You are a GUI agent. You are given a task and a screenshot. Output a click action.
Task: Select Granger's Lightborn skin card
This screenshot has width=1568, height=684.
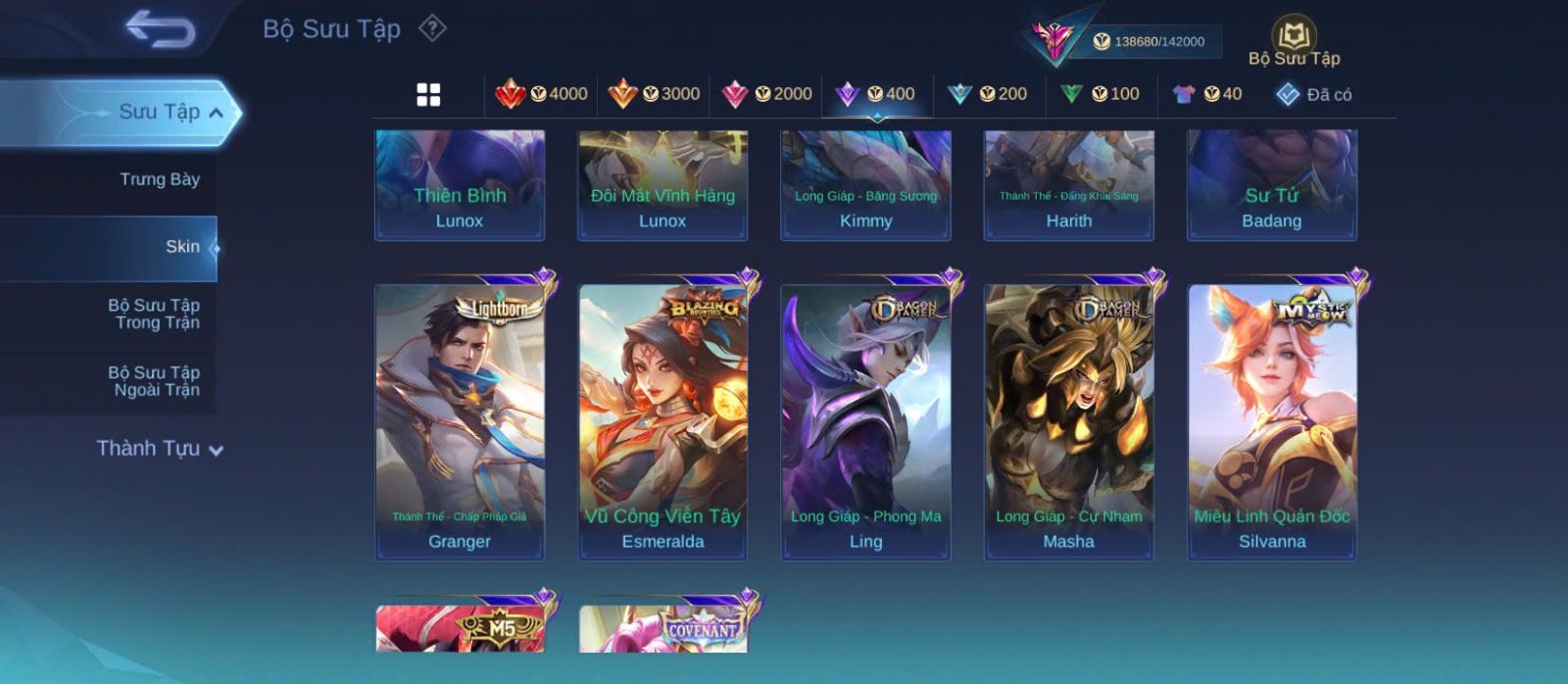[460, 422]
